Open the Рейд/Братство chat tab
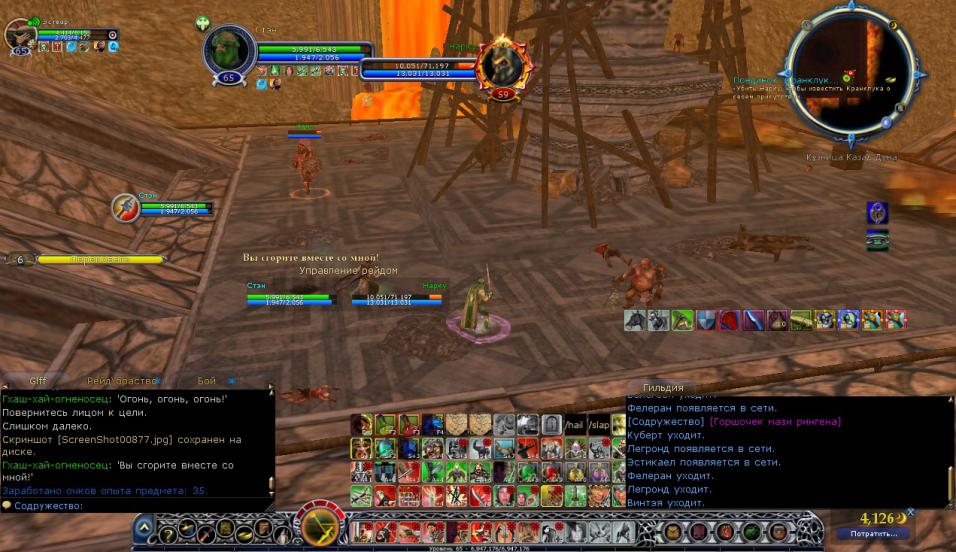The image size is (956, 552). [x=123, y=381]
